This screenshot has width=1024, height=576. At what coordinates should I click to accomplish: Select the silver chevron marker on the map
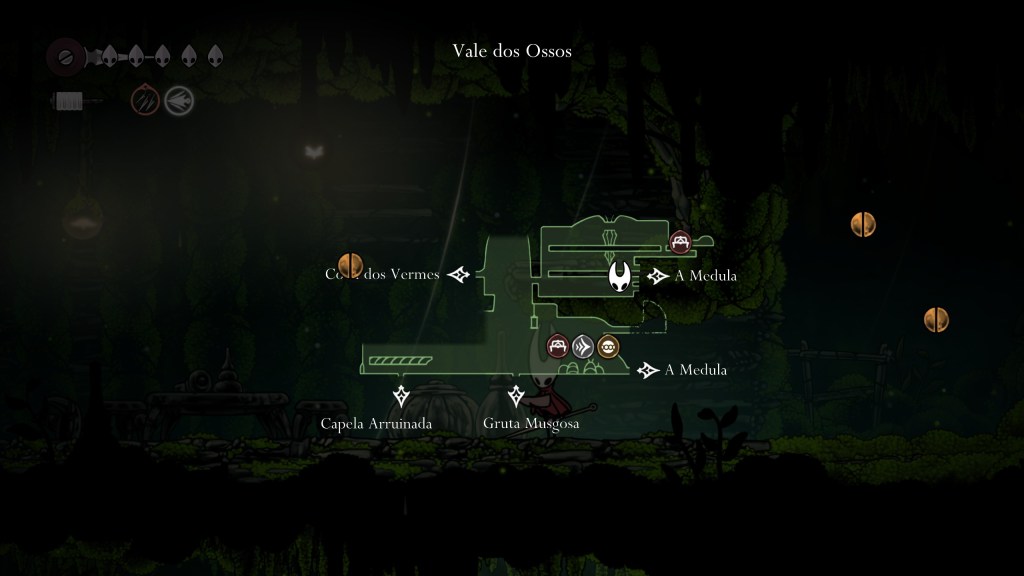click(584, 347)
